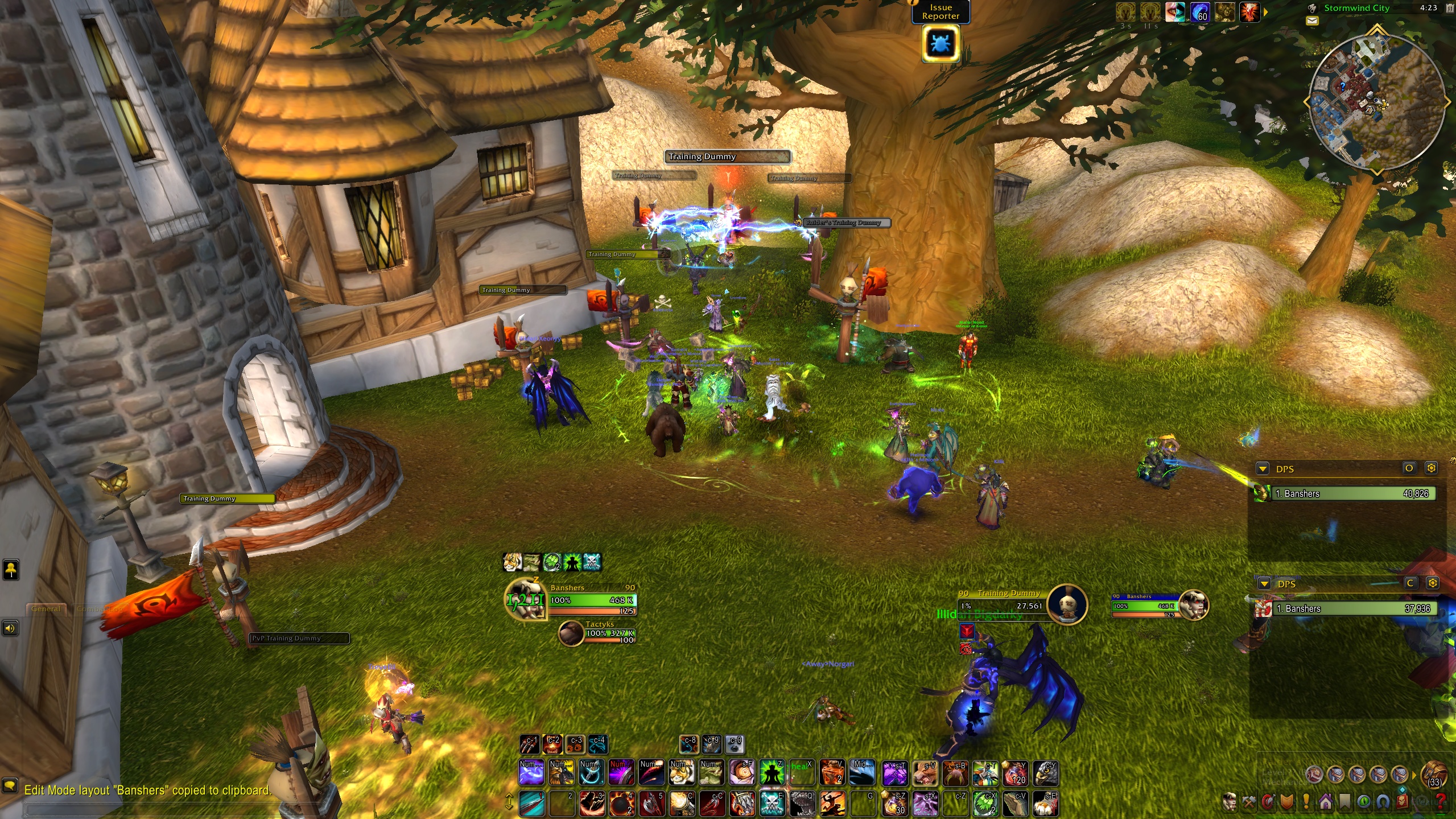Open the General chat tab
1456x819 pixels.
46,608
